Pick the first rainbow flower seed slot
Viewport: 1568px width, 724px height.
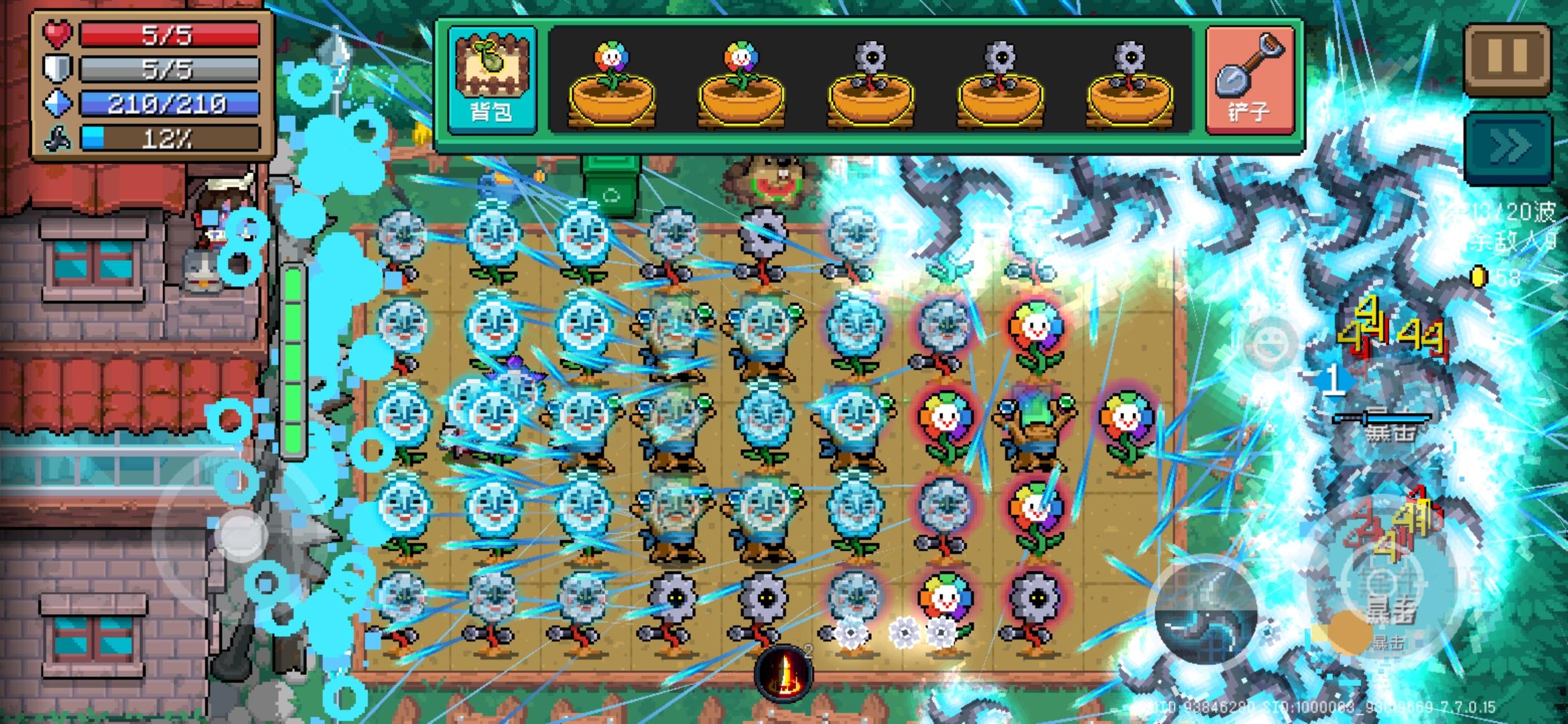tap(613, 80)
